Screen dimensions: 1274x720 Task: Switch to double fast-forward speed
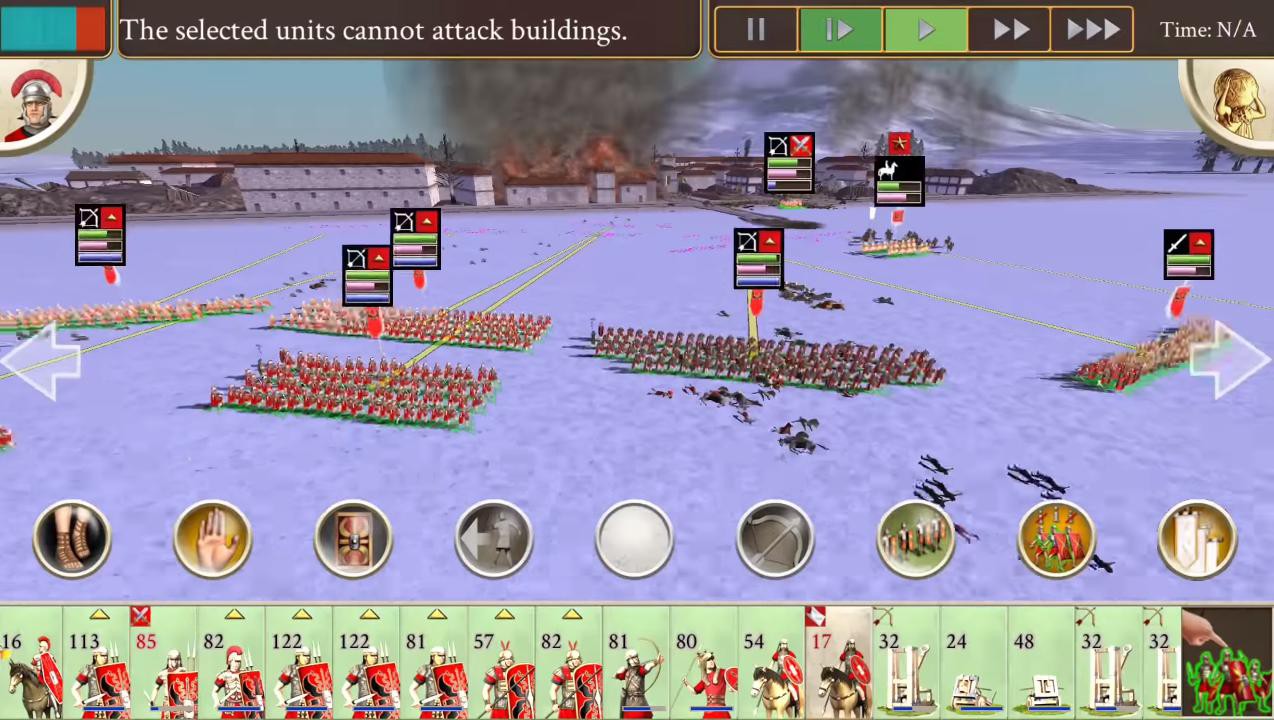1010,30
